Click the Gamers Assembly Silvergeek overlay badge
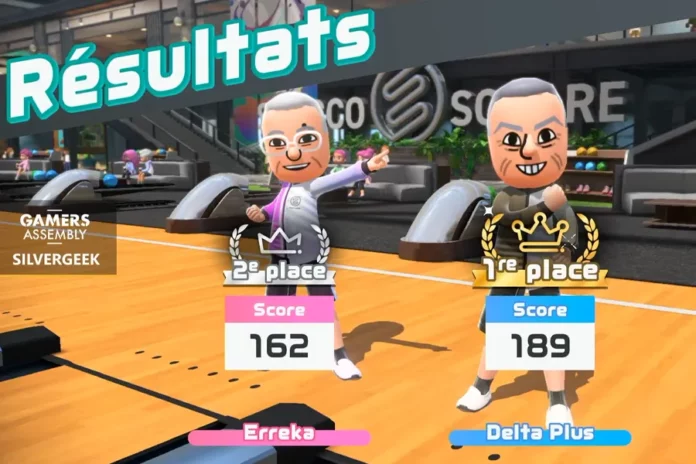The width and height of the screenshot is (696, 464). pos(56,241)
